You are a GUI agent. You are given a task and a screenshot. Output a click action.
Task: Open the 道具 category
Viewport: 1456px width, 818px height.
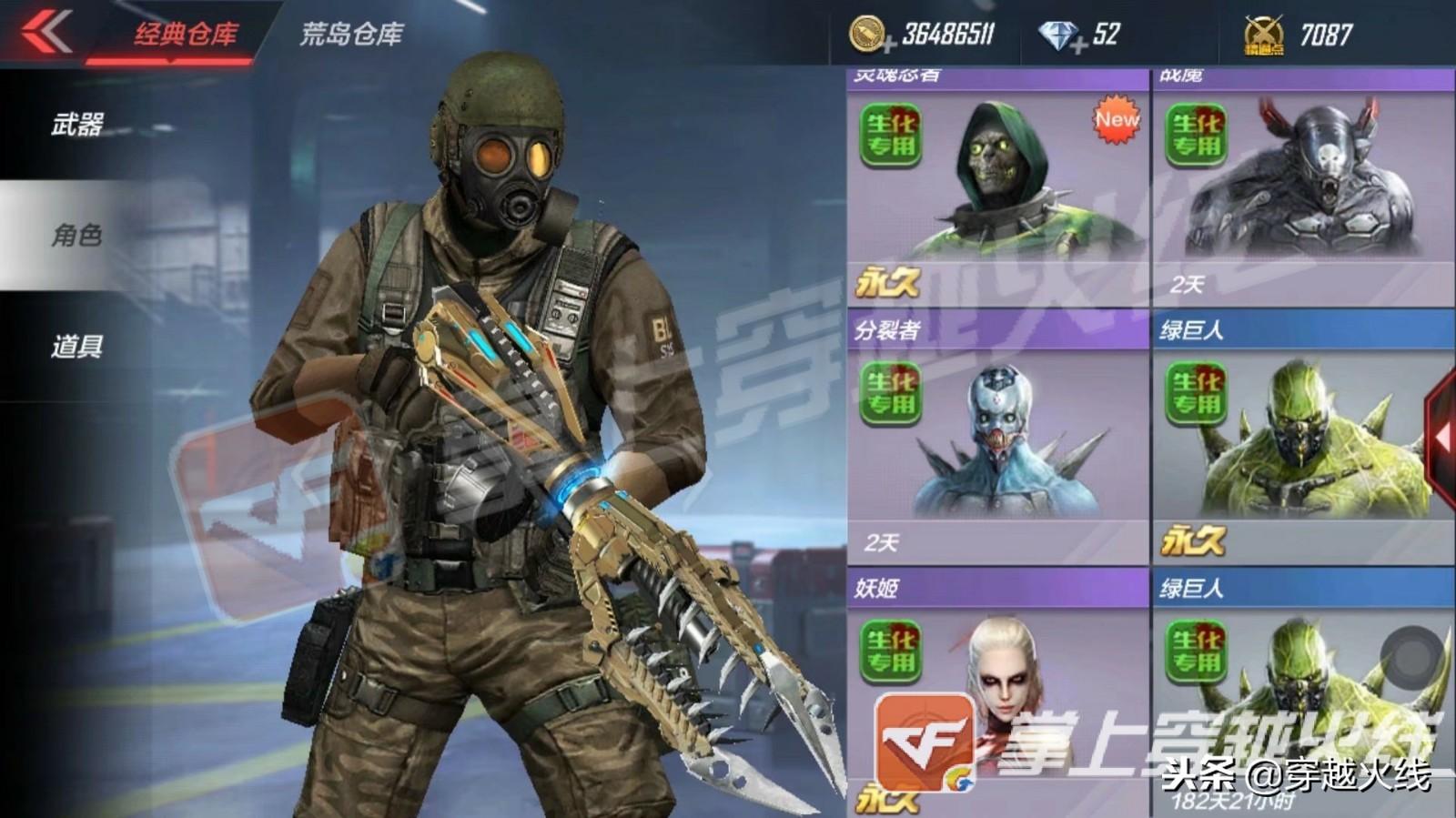(76, 347)
